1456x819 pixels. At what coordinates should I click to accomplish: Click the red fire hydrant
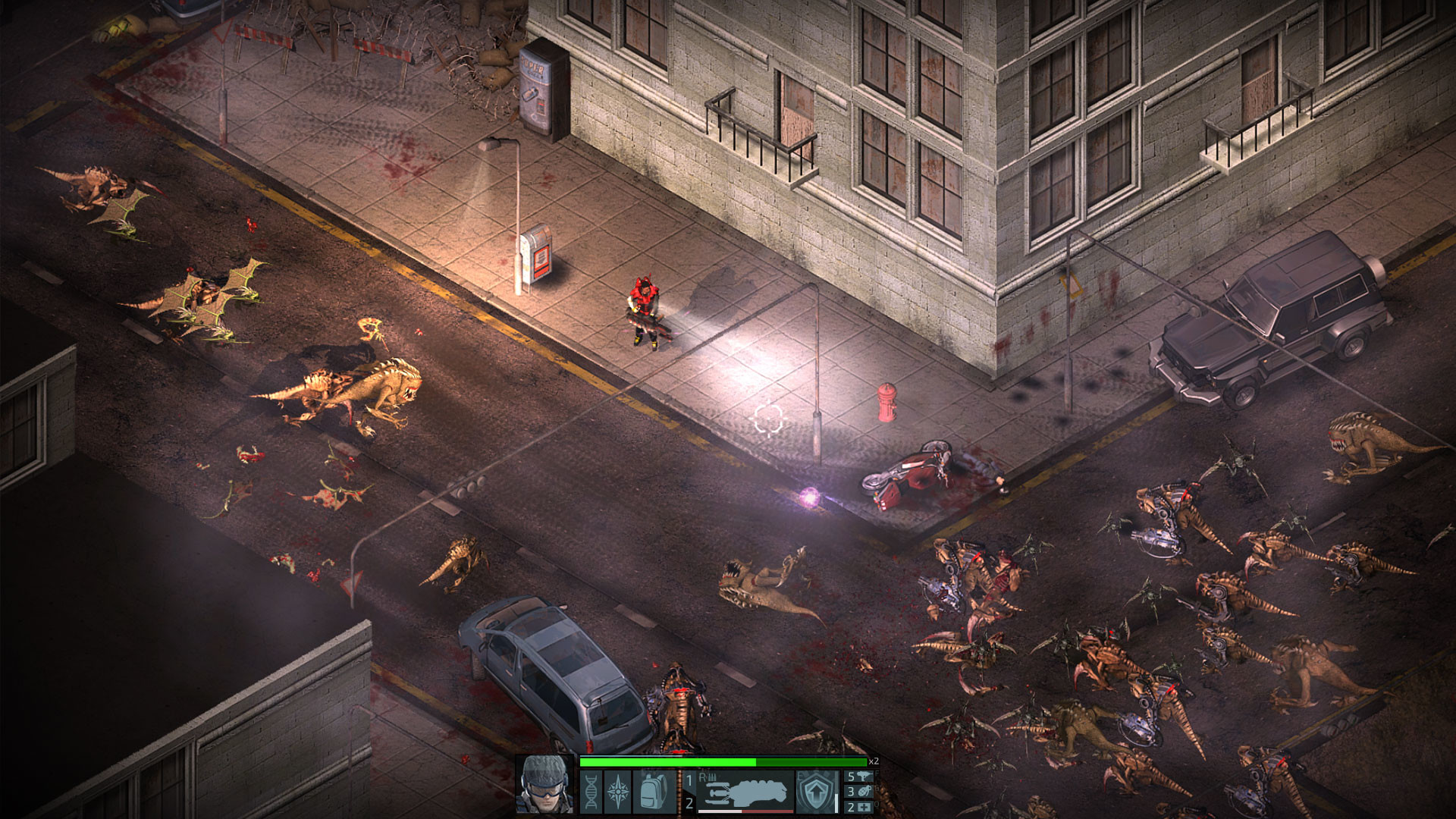[885, 397]
